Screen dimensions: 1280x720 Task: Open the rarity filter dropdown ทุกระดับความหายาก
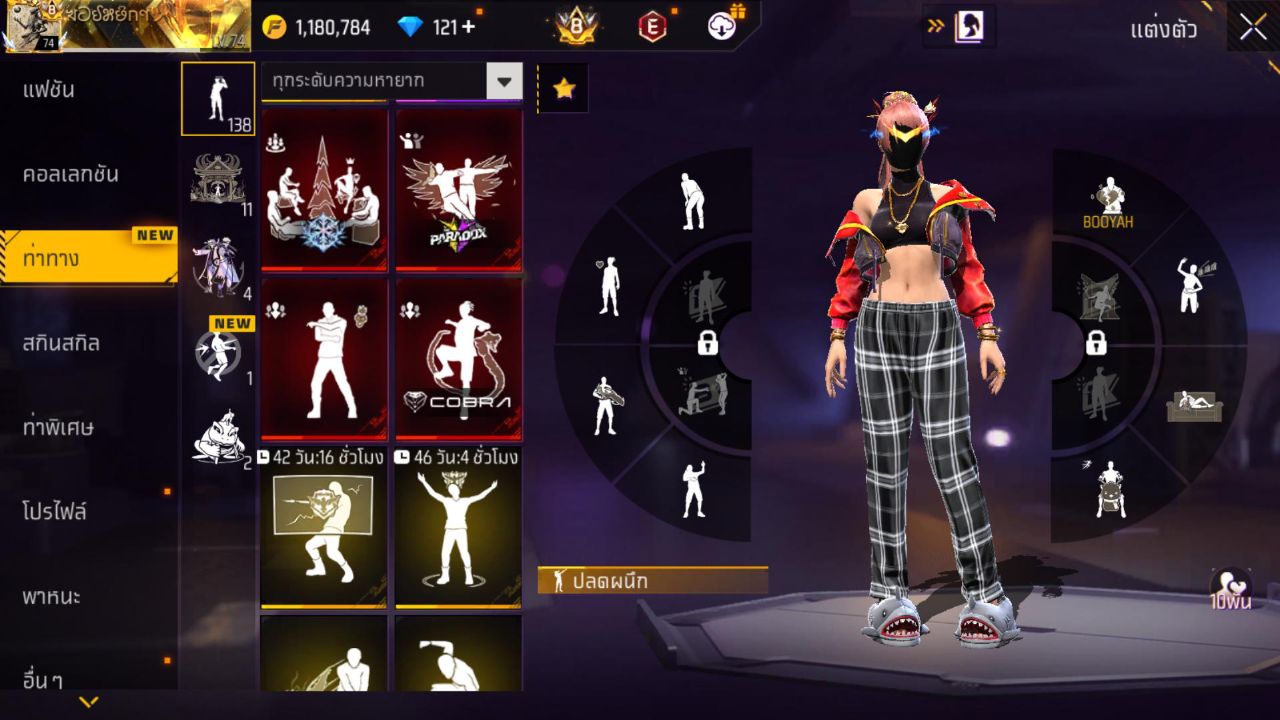pyautogui.click(x=391, y=82)
